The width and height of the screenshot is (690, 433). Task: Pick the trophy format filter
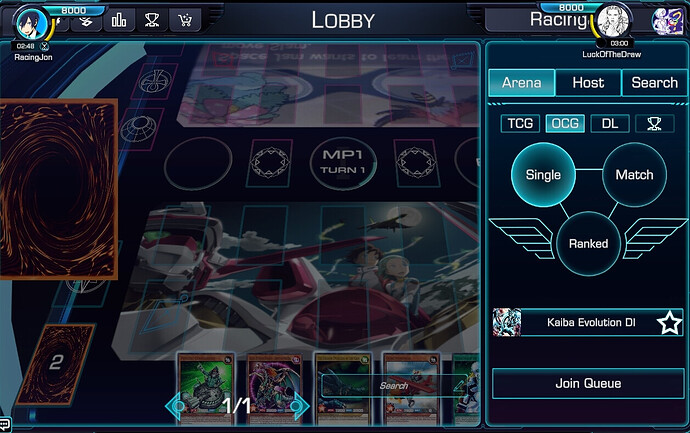[x=654, y=124]
